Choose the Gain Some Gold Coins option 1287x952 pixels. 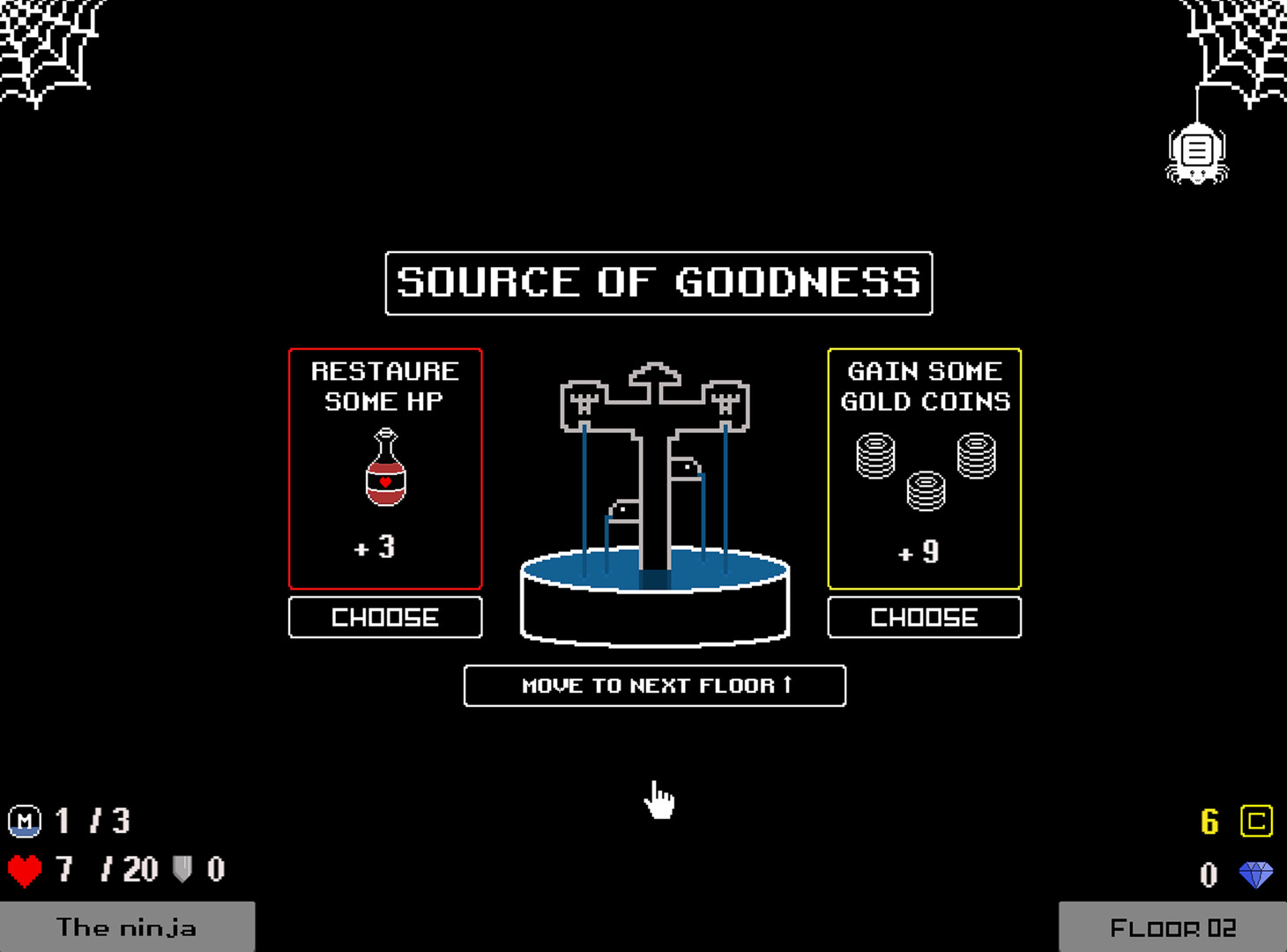click(x=924, y=617)
